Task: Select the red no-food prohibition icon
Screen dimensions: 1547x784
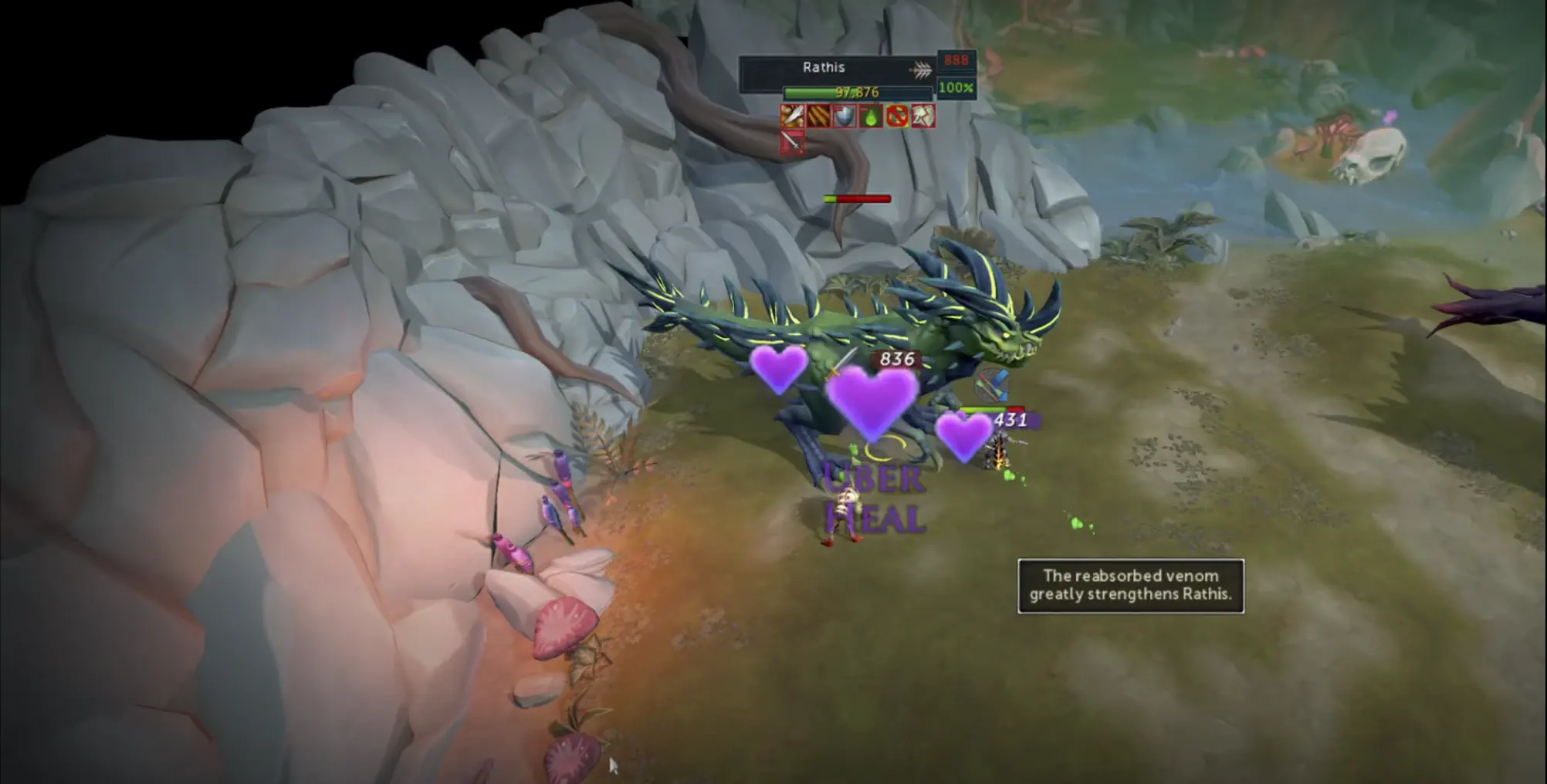Action: pos(897,116)
